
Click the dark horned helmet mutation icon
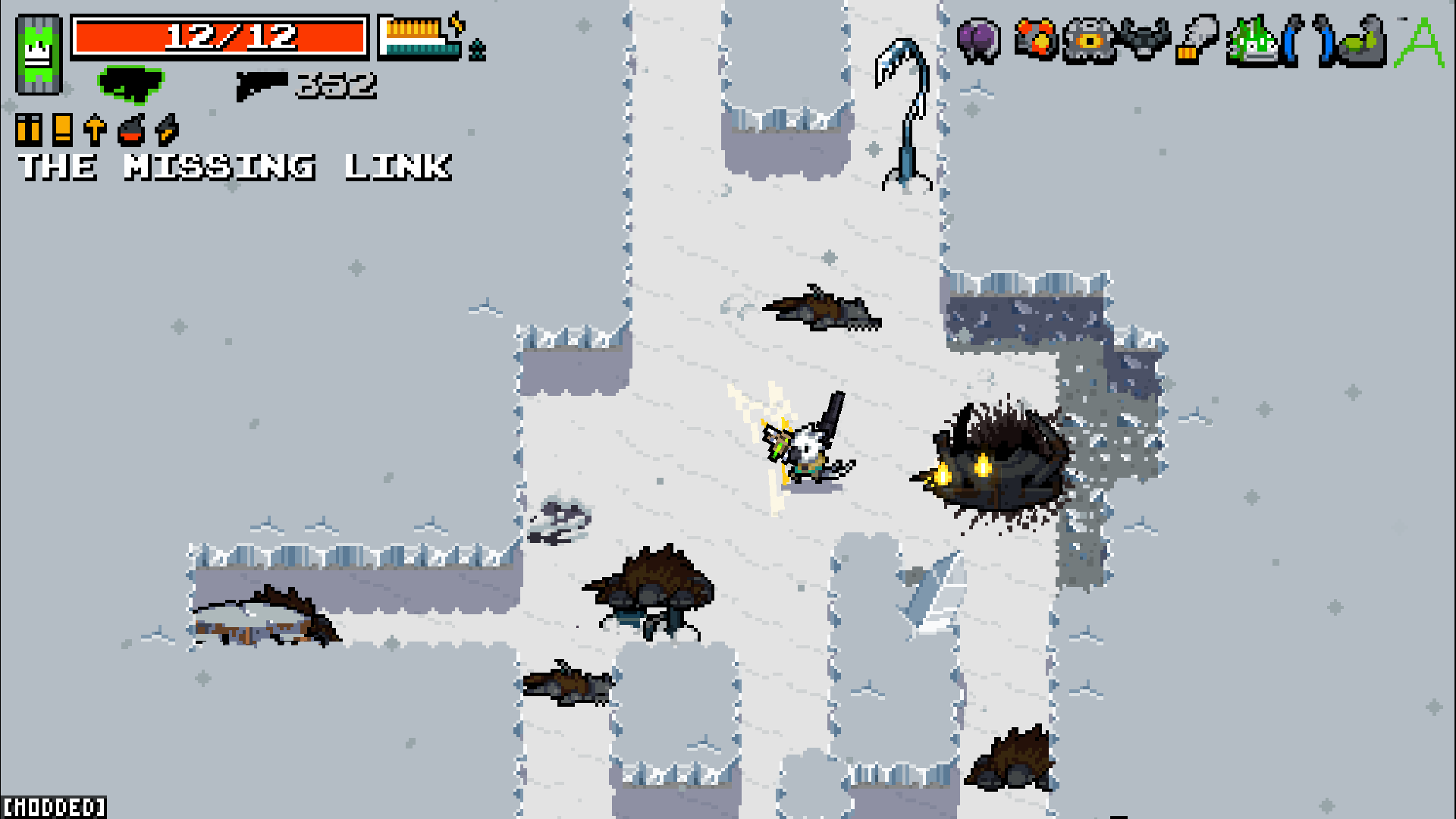pos(1144,39)
